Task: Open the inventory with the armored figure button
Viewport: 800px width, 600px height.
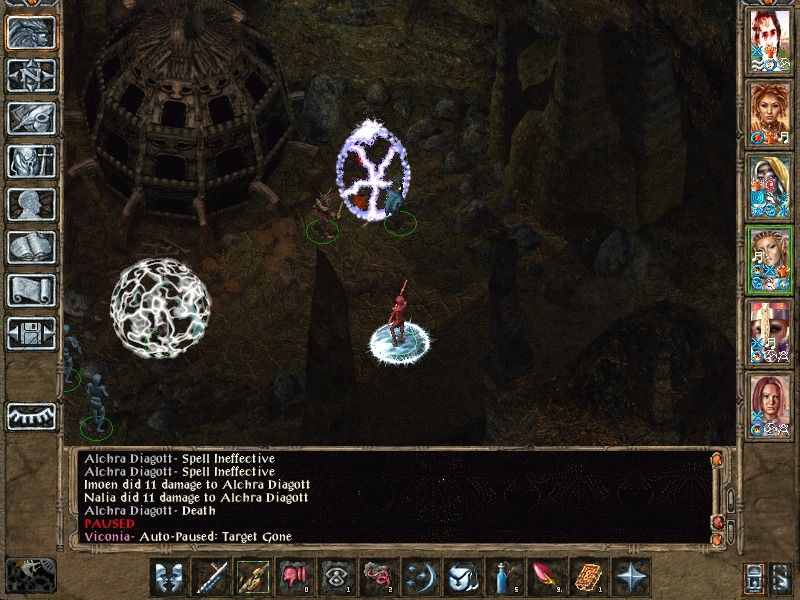Action: (30, 161)
